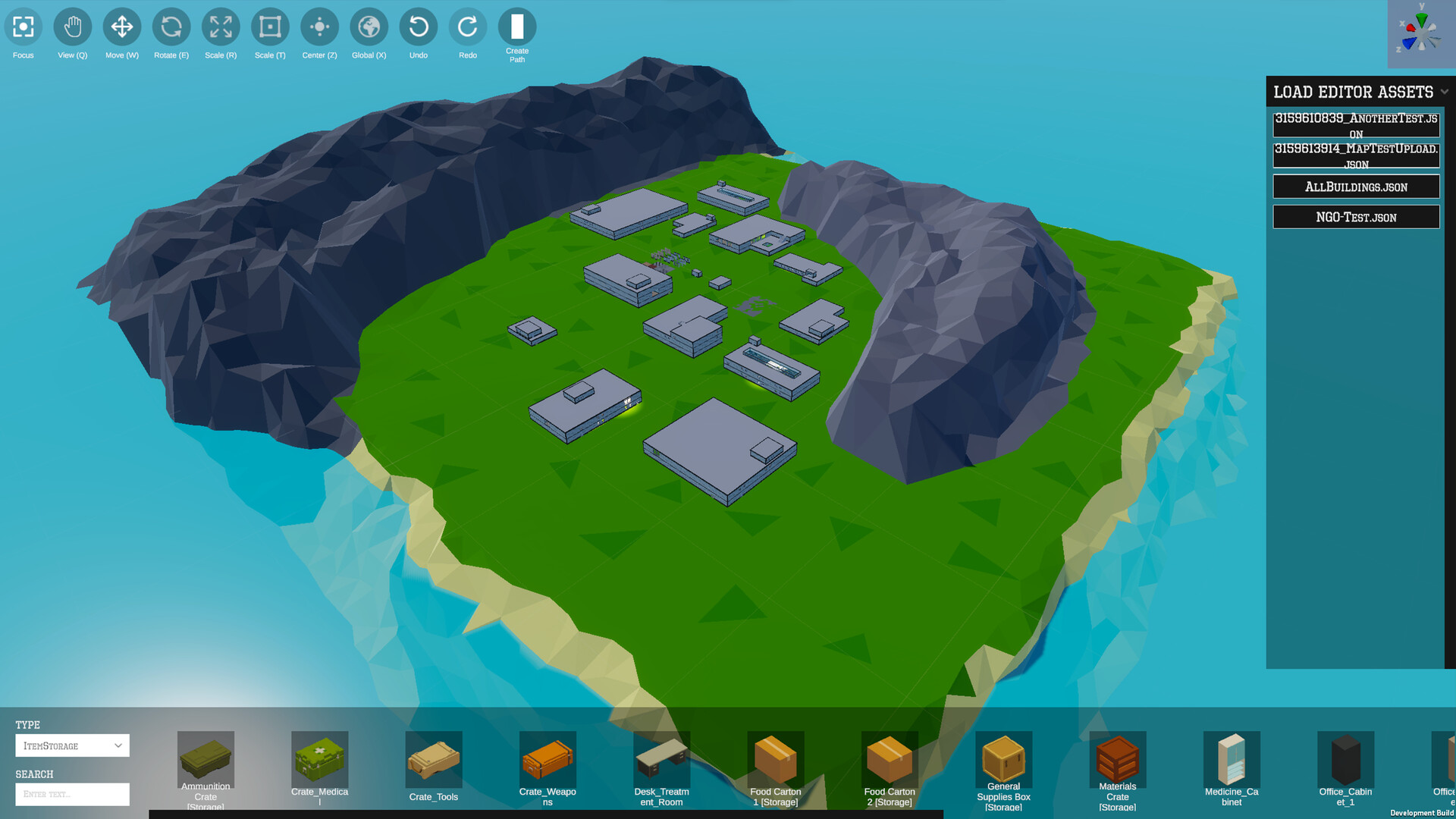
Task: Open 3159613914_MapTestUpload.json
Action: pos(1356,155)
